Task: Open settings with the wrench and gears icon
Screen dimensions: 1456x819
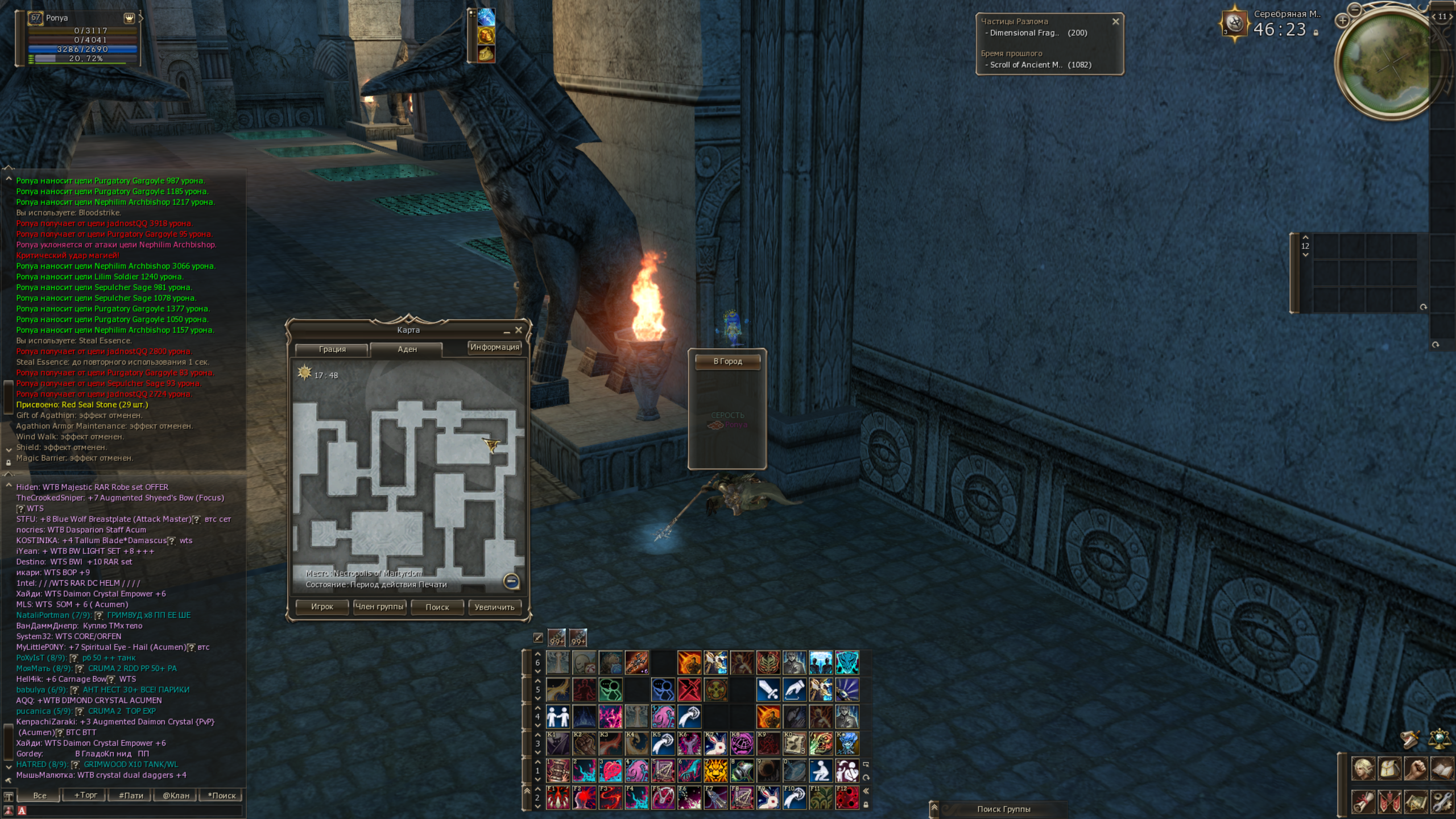Action: pos(1442,802)
